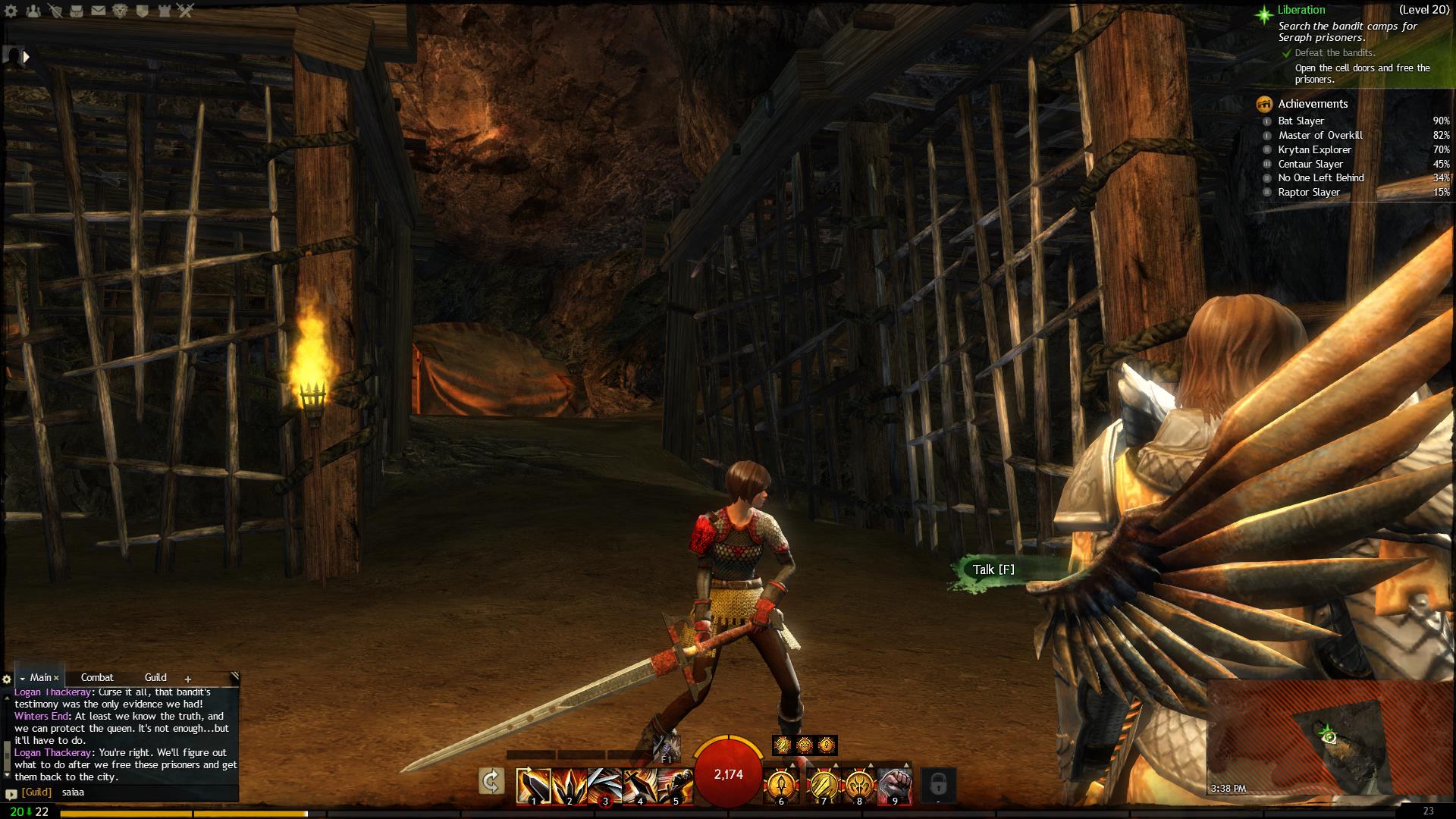1456x819 pixels.
Task: Activate the fist elite skill 9
Action: [x=895, y=786]
